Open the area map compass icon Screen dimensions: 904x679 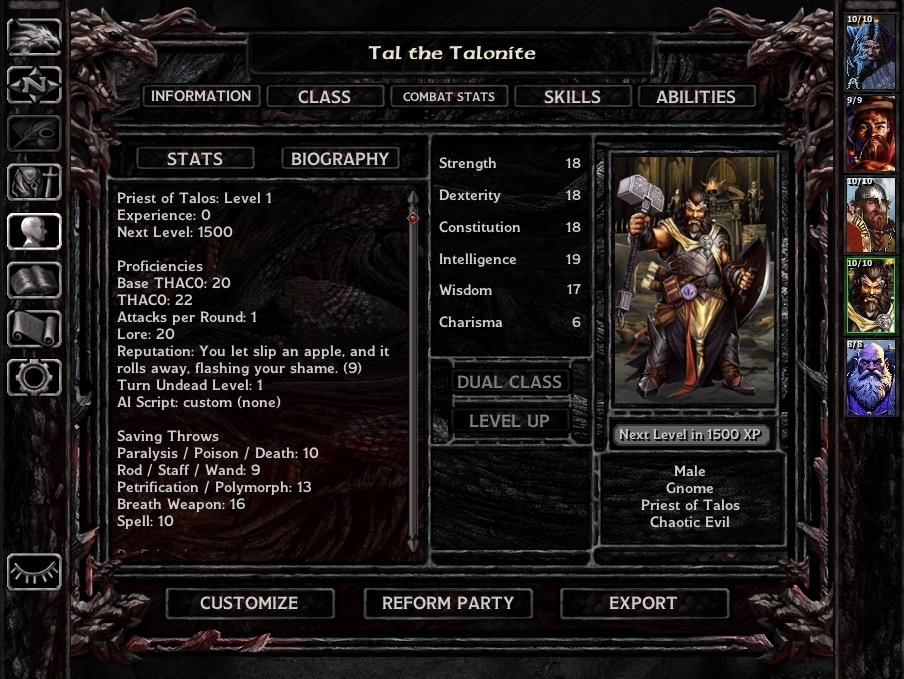[x=34, y=85]
